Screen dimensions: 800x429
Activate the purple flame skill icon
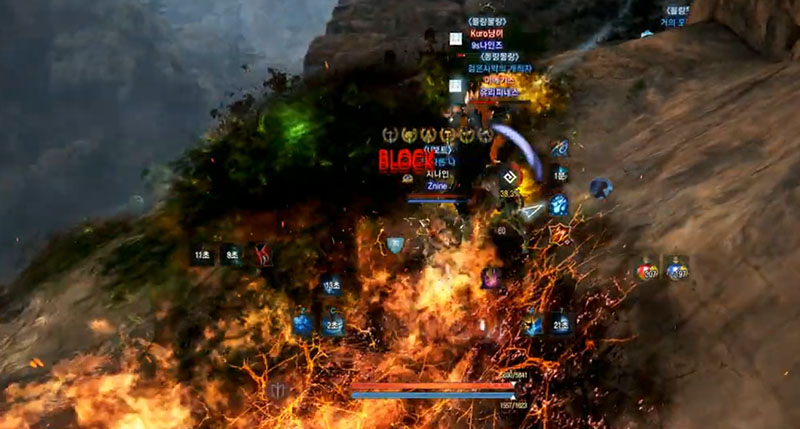491,278
